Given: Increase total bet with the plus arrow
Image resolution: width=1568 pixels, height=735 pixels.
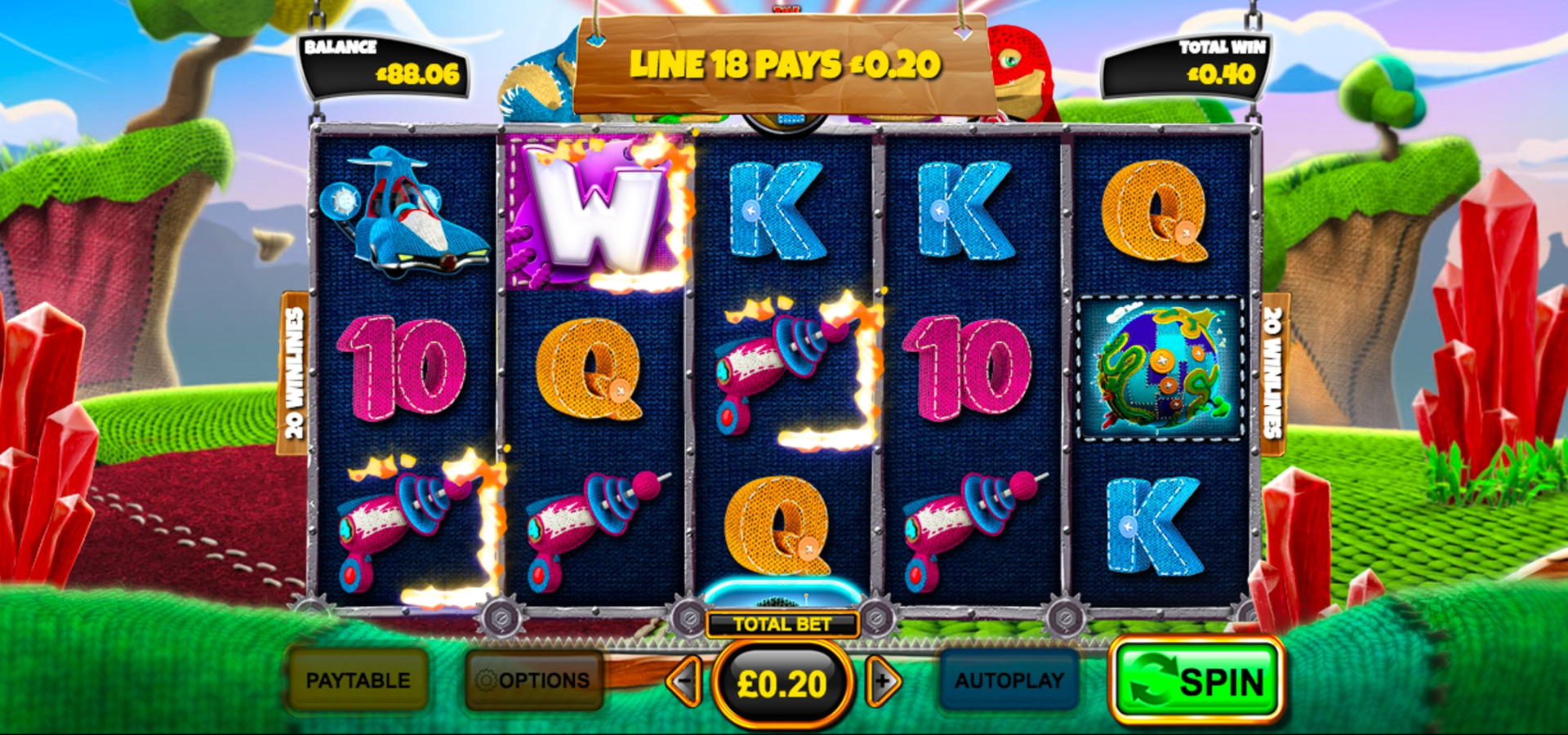Looking at the screenshot, I should (x=883, y=681).
